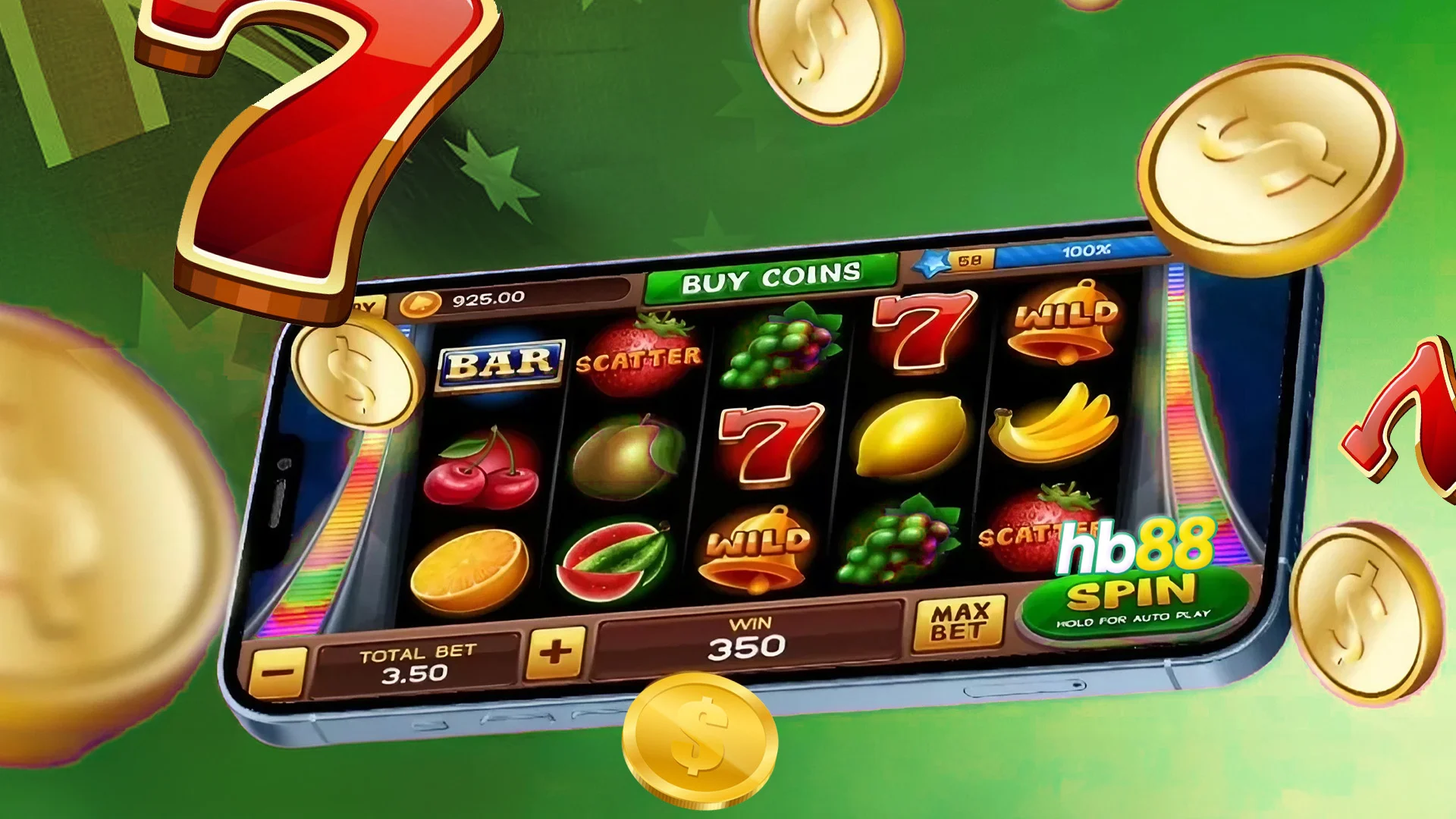
Task: Open BUY COINS at the top
Action: [773, 277]
